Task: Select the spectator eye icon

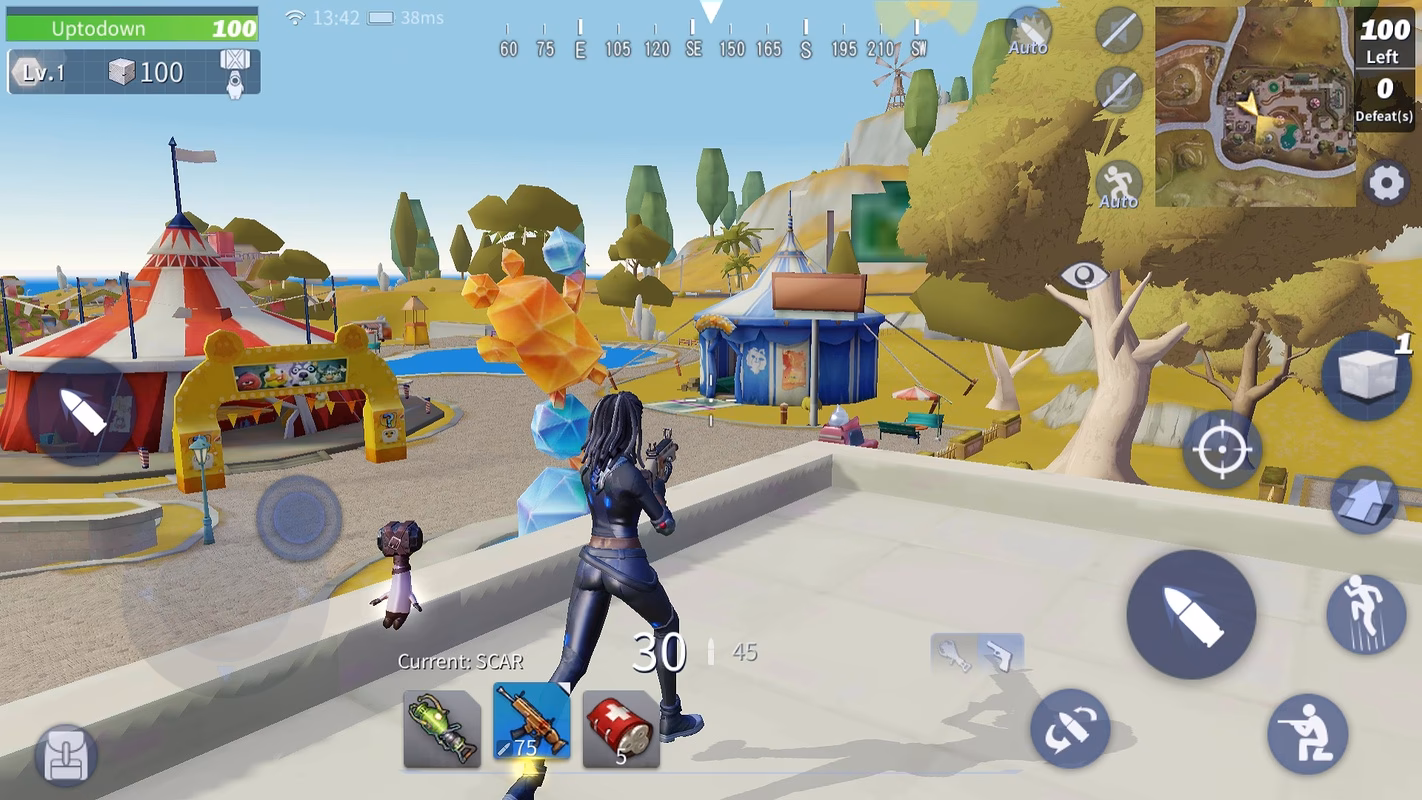Action: point(1084,273)
